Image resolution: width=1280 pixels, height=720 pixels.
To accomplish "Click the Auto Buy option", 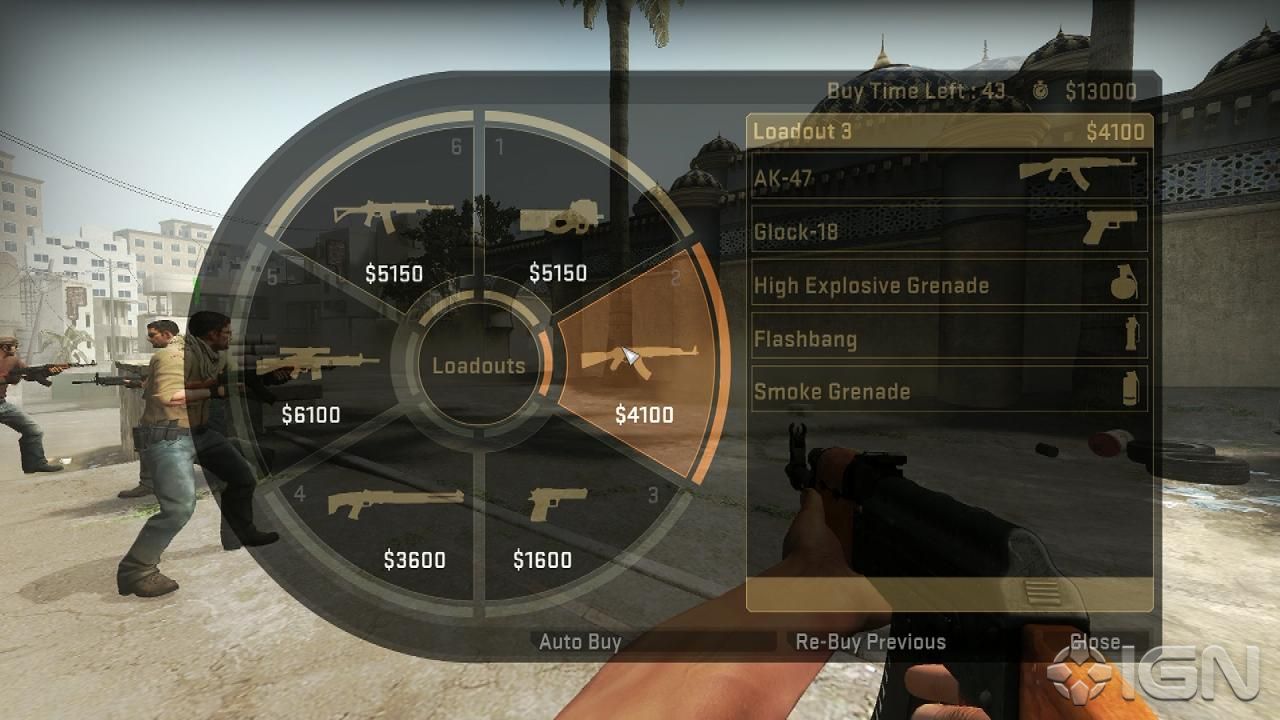I will [x=581, y=642].
